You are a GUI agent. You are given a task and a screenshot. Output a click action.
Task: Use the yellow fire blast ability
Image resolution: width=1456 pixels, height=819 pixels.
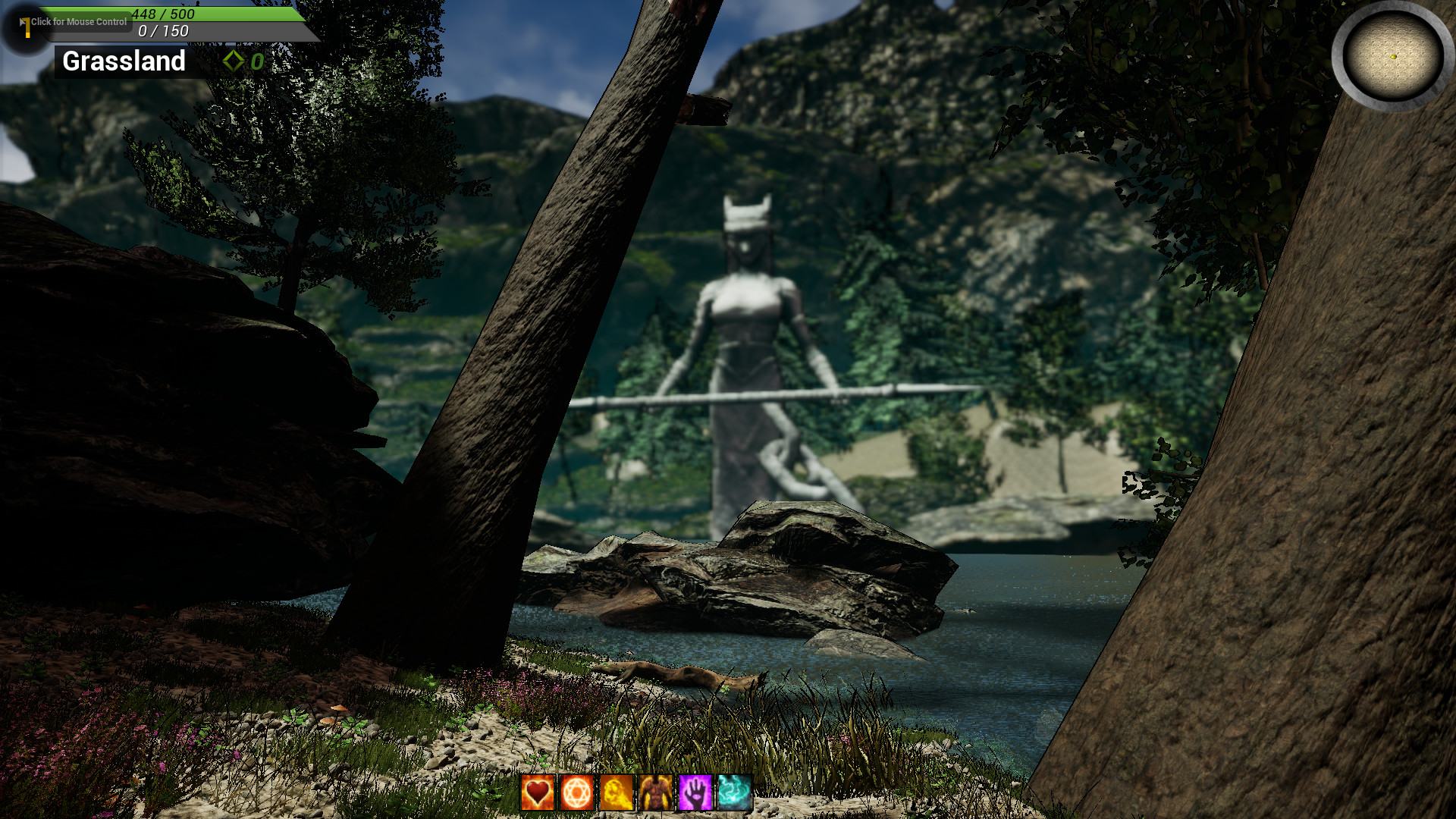click(x=617, y=792)
